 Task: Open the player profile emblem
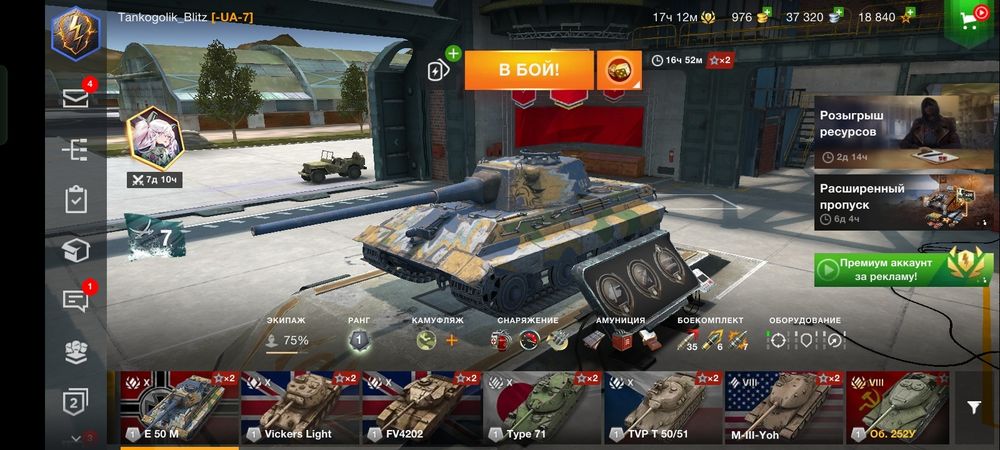[x=77, y=32]
